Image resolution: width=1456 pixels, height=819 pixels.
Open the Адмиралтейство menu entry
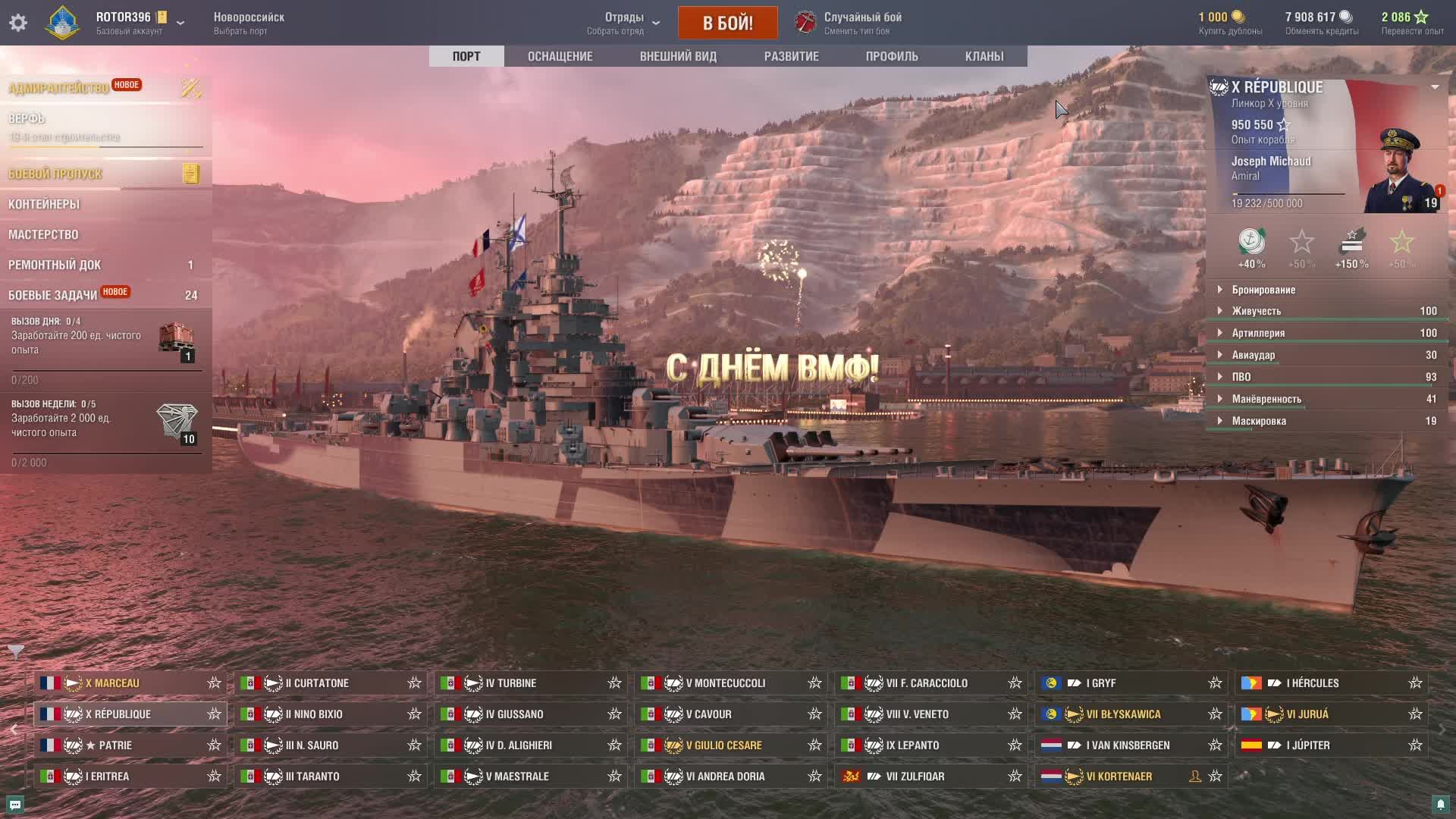(59, 88)
